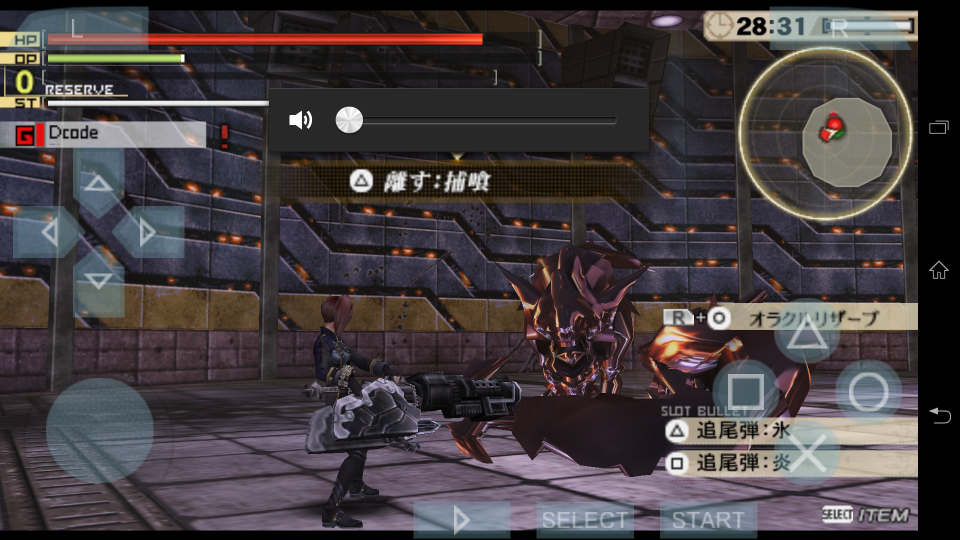The image size is (960, 540).
Task: Click the circular radar minimap
Action: (x=825, y=133)
